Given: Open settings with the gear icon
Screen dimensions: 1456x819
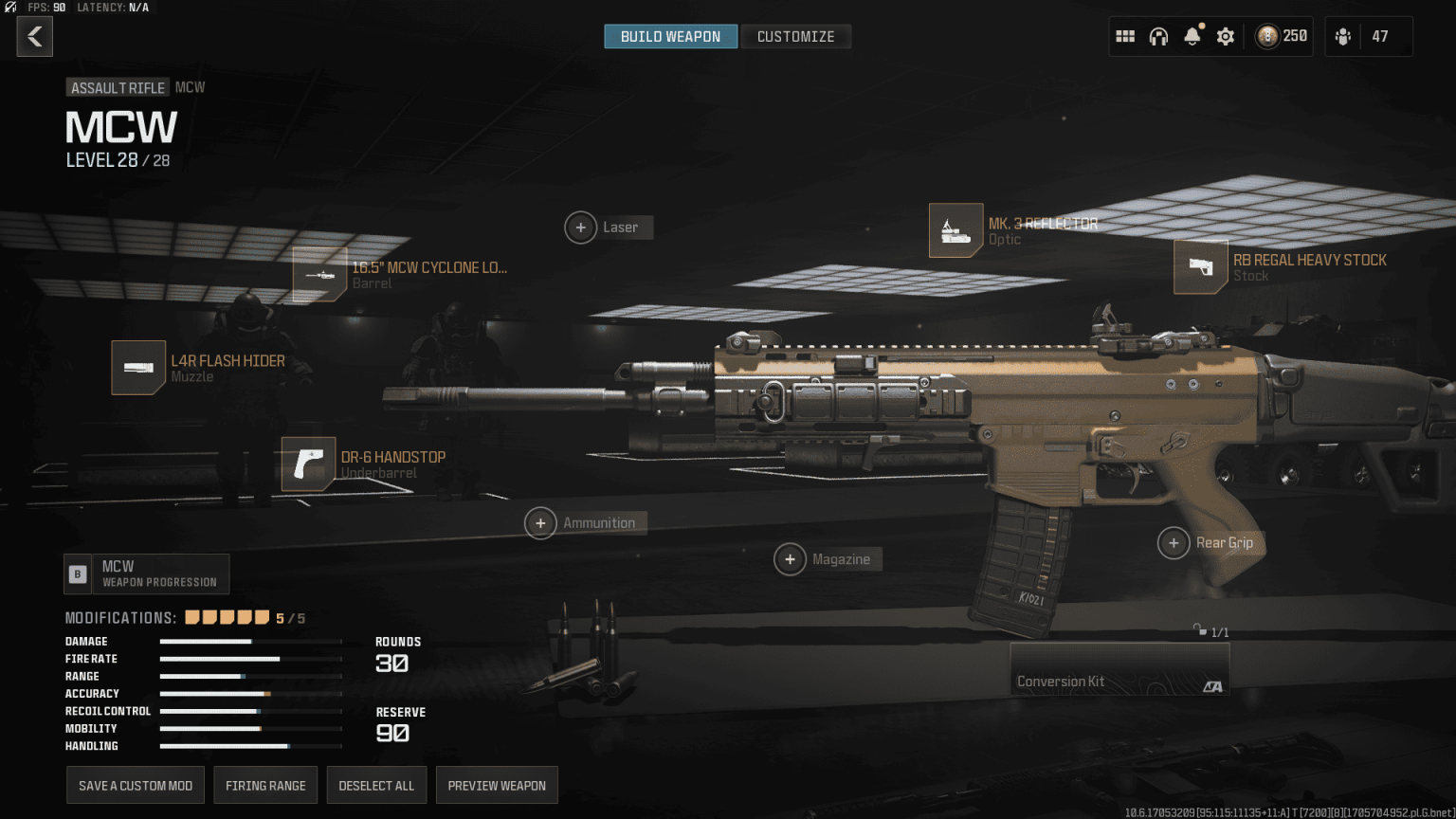Looking at the screenshot, I should (1226, 37).
